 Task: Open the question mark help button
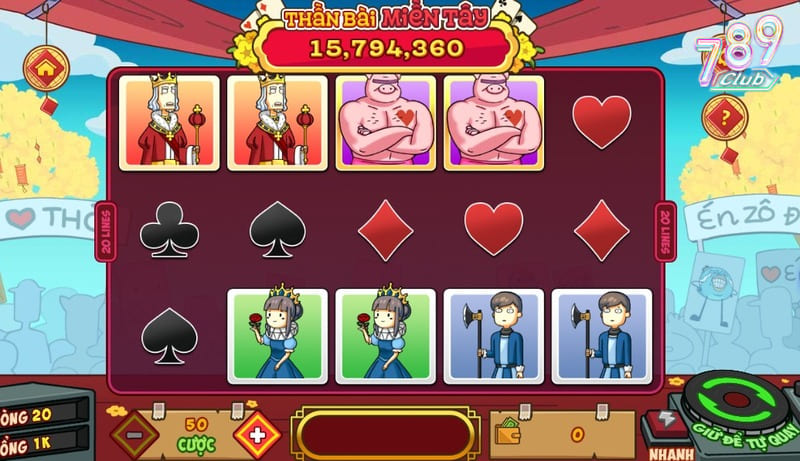click(x=724, y=118)
